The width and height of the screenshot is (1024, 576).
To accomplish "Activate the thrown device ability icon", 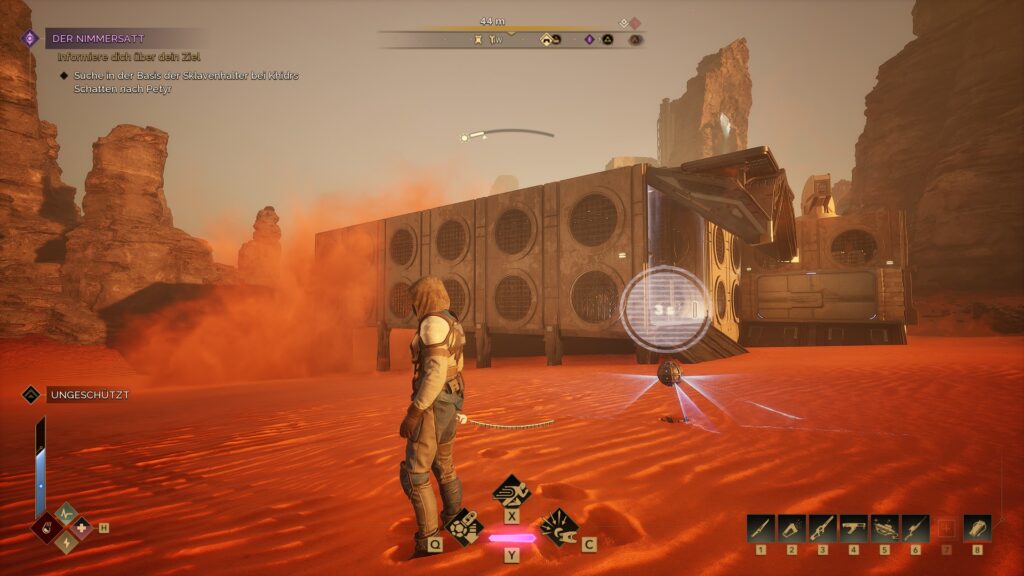I will (463, 524).
